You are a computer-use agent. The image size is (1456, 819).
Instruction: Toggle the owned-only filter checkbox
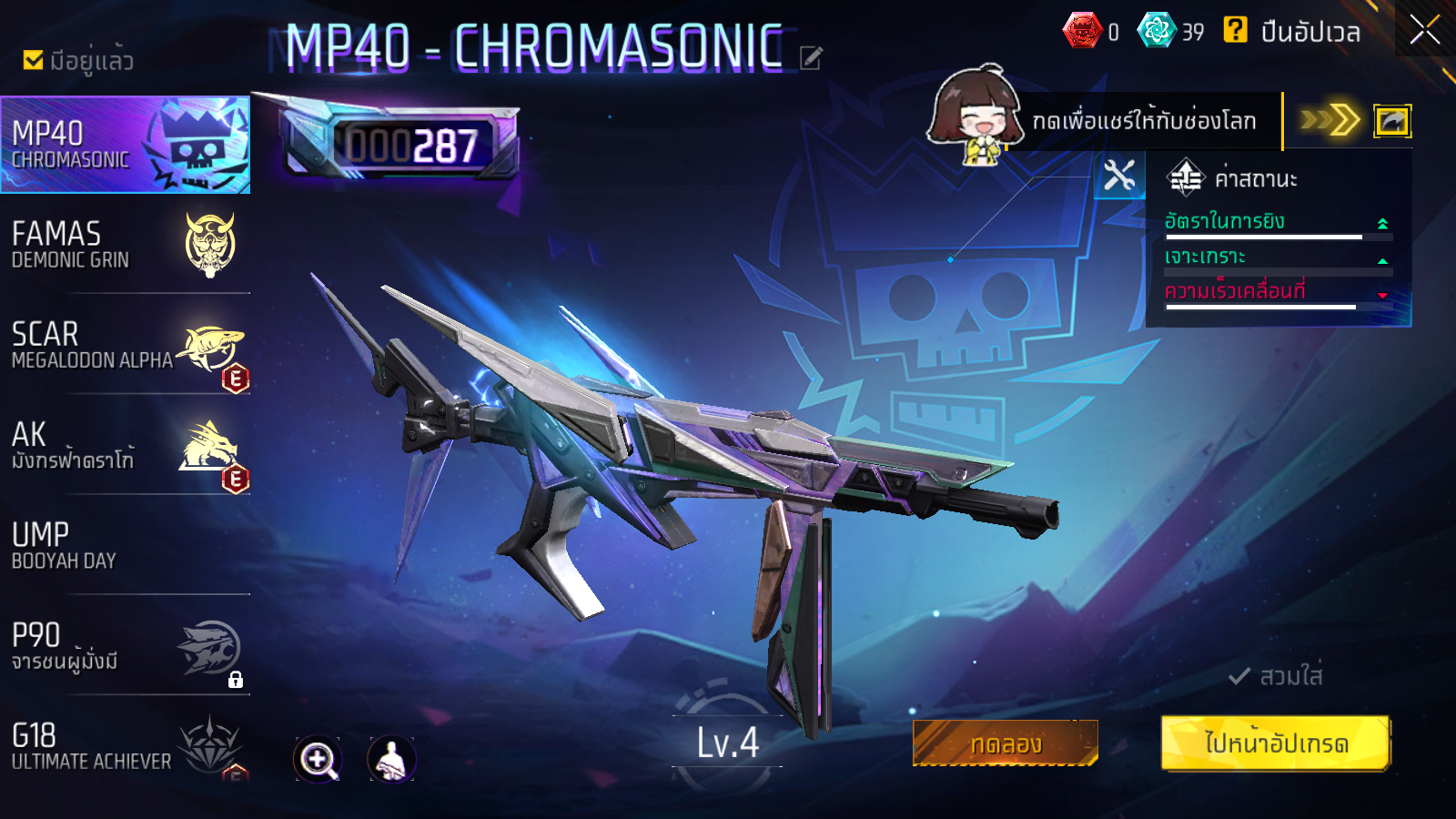click(34, 60)
